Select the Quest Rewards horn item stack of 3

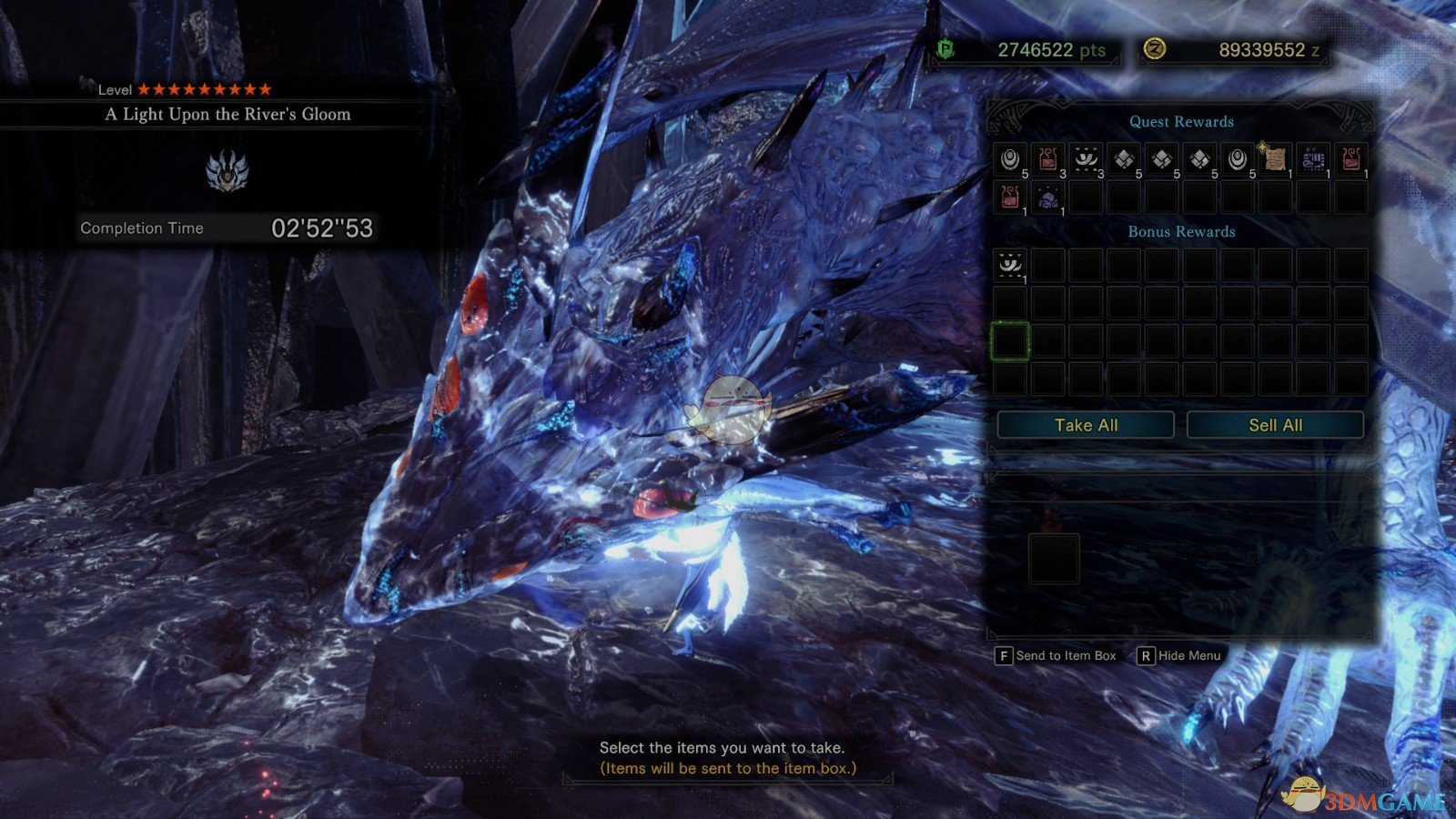[x=1086, y=159]
